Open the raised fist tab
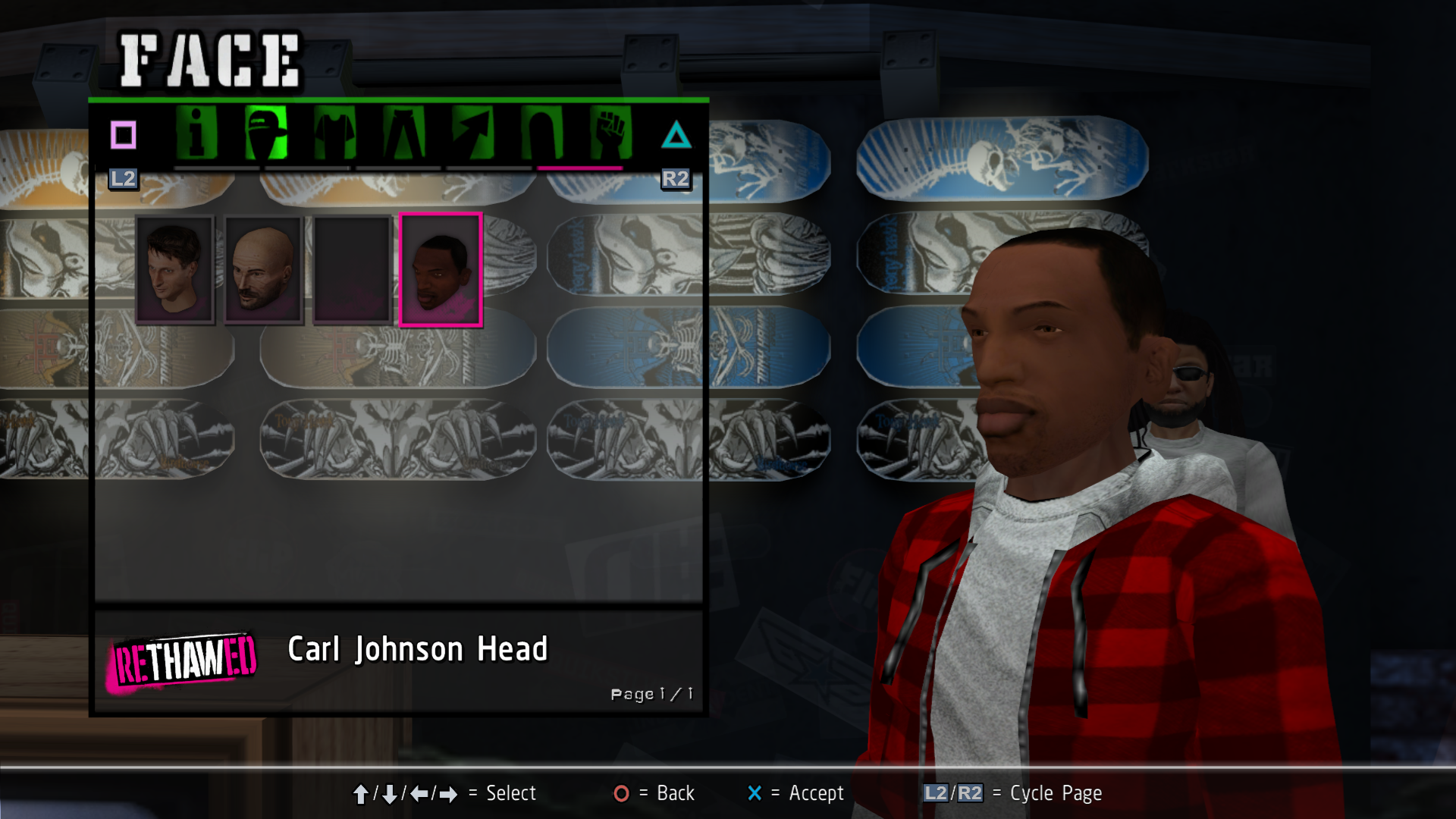The height and width of the screenshot is (819, 1456). point(610,133)
